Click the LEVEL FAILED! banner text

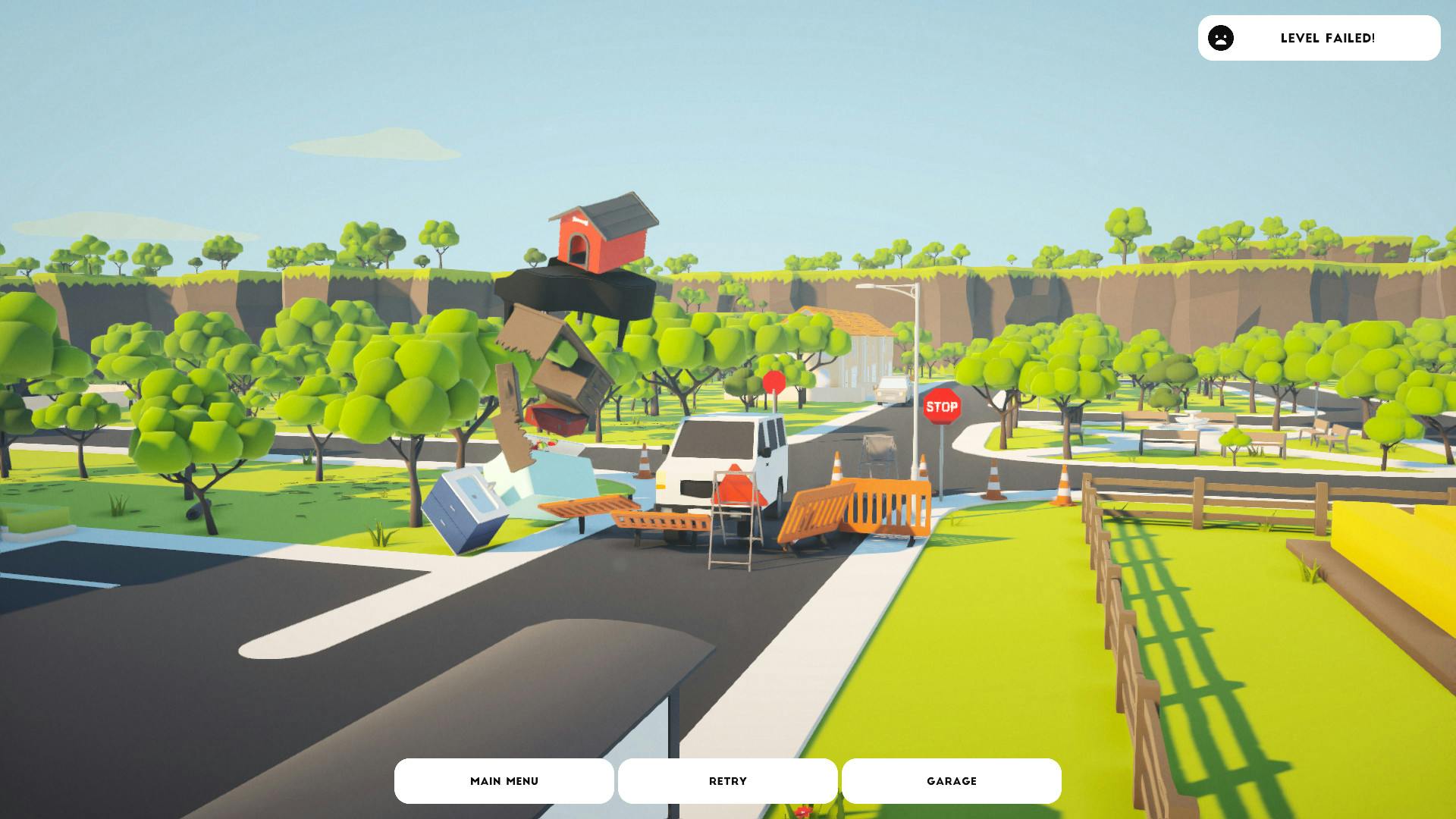1328,38
